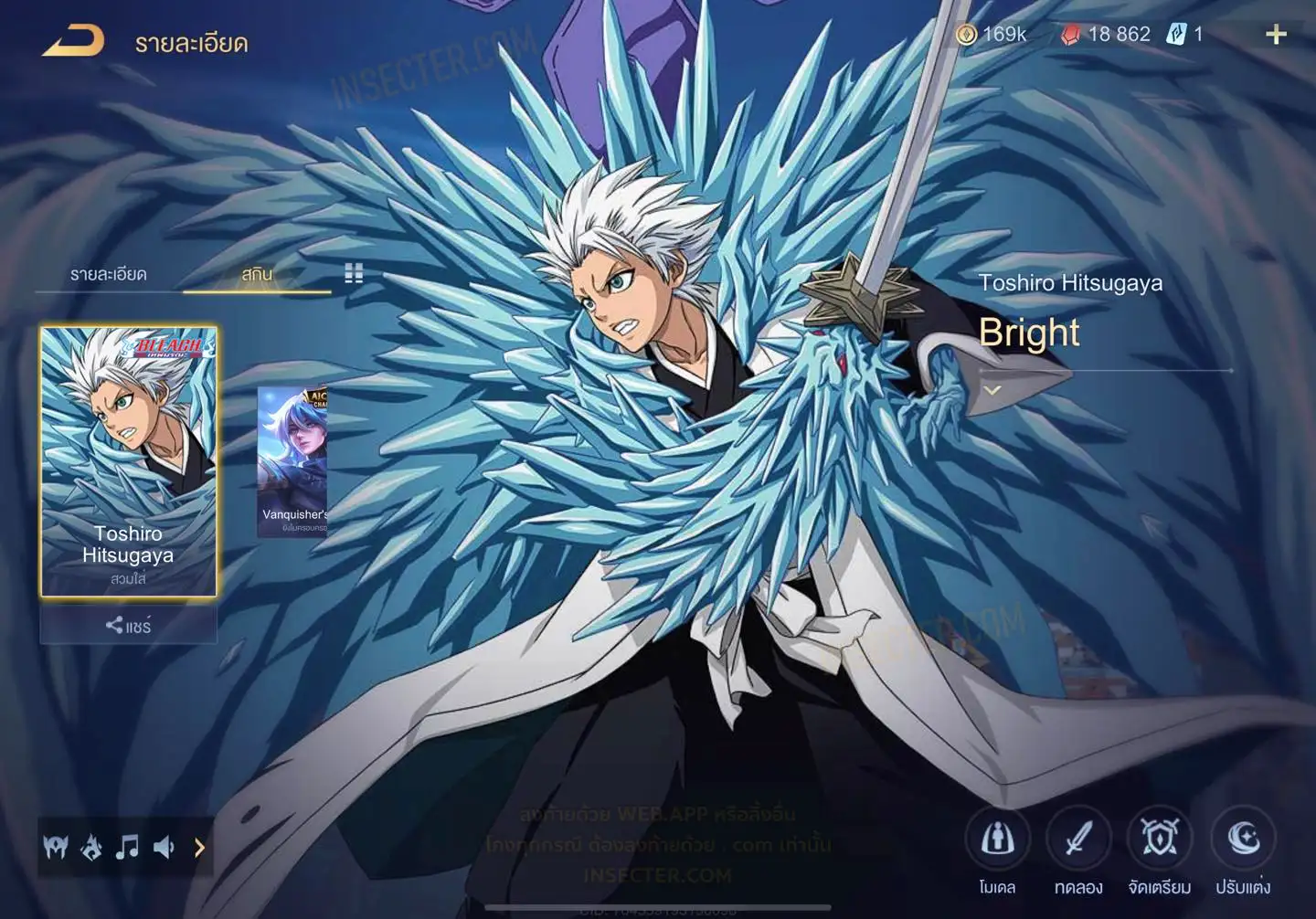Click the flame effect icon
Image resolution: width=1316 pixels, height=919 pixels.
coord(91,848)
